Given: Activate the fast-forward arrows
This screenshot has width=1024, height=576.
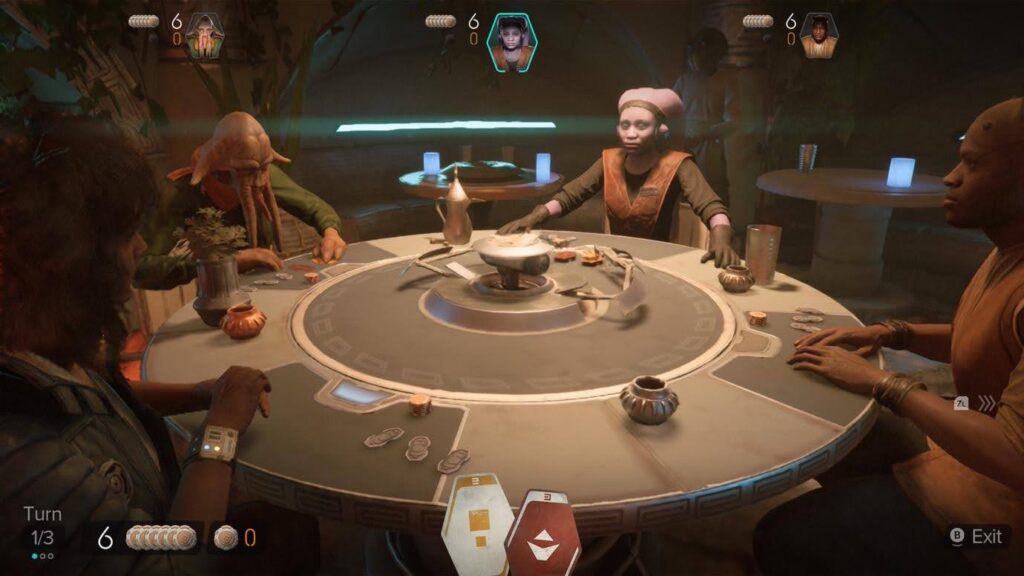Looking at the screenshot, I should 988,404.
